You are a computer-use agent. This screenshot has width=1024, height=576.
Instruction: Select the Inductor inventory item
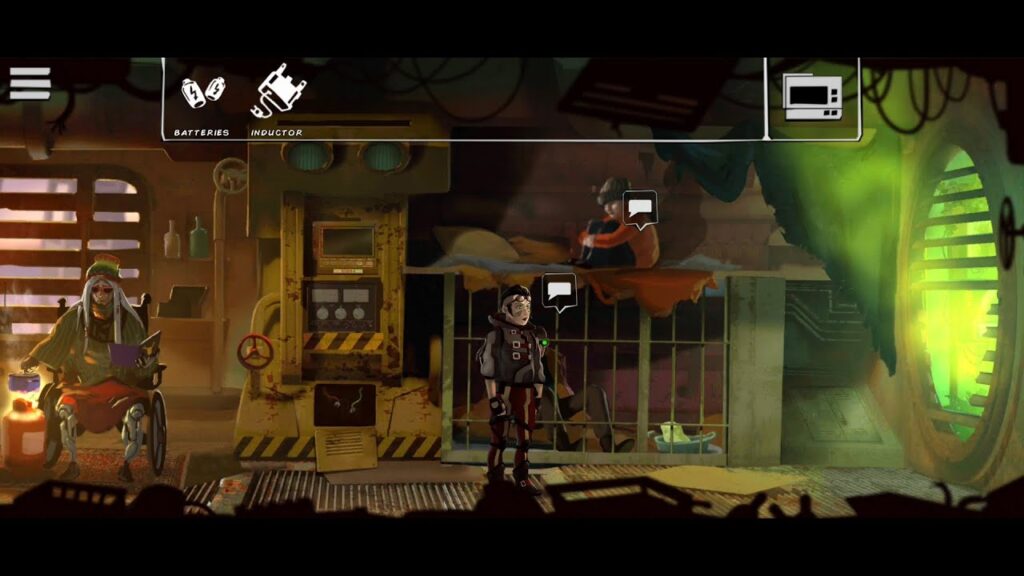tap(278, 92)
